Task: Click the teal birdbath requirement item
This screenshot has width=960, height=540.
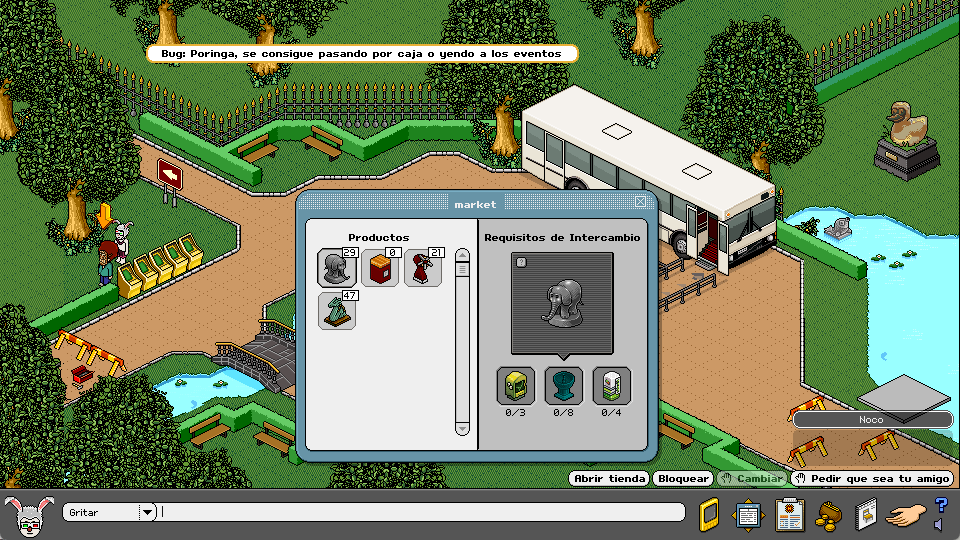Action: [x=563, y=386]
